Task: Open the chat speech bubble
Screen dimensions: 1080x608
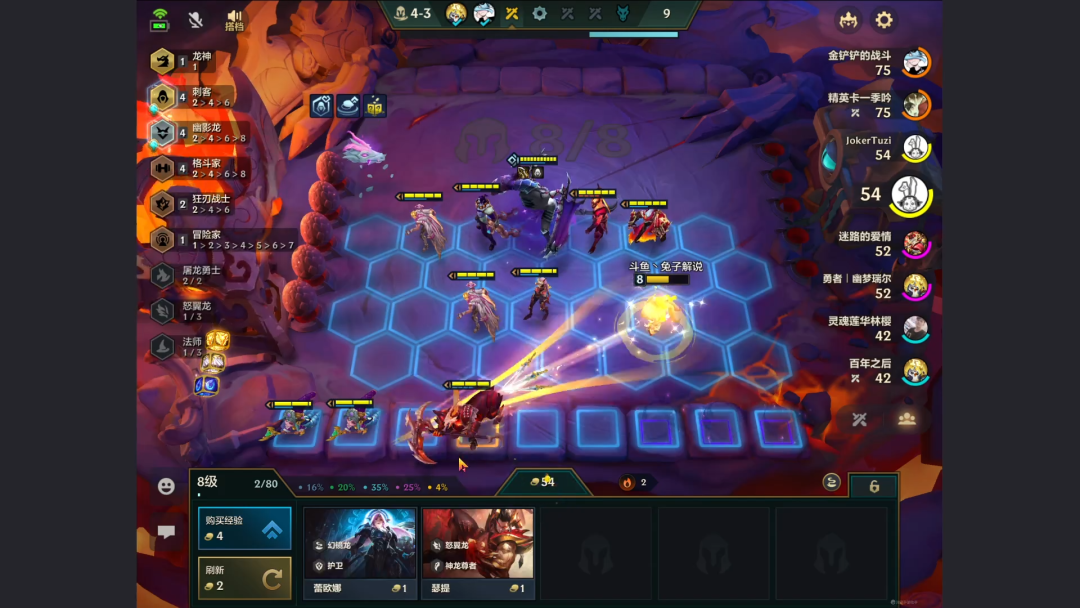Action: coord(166,533)
